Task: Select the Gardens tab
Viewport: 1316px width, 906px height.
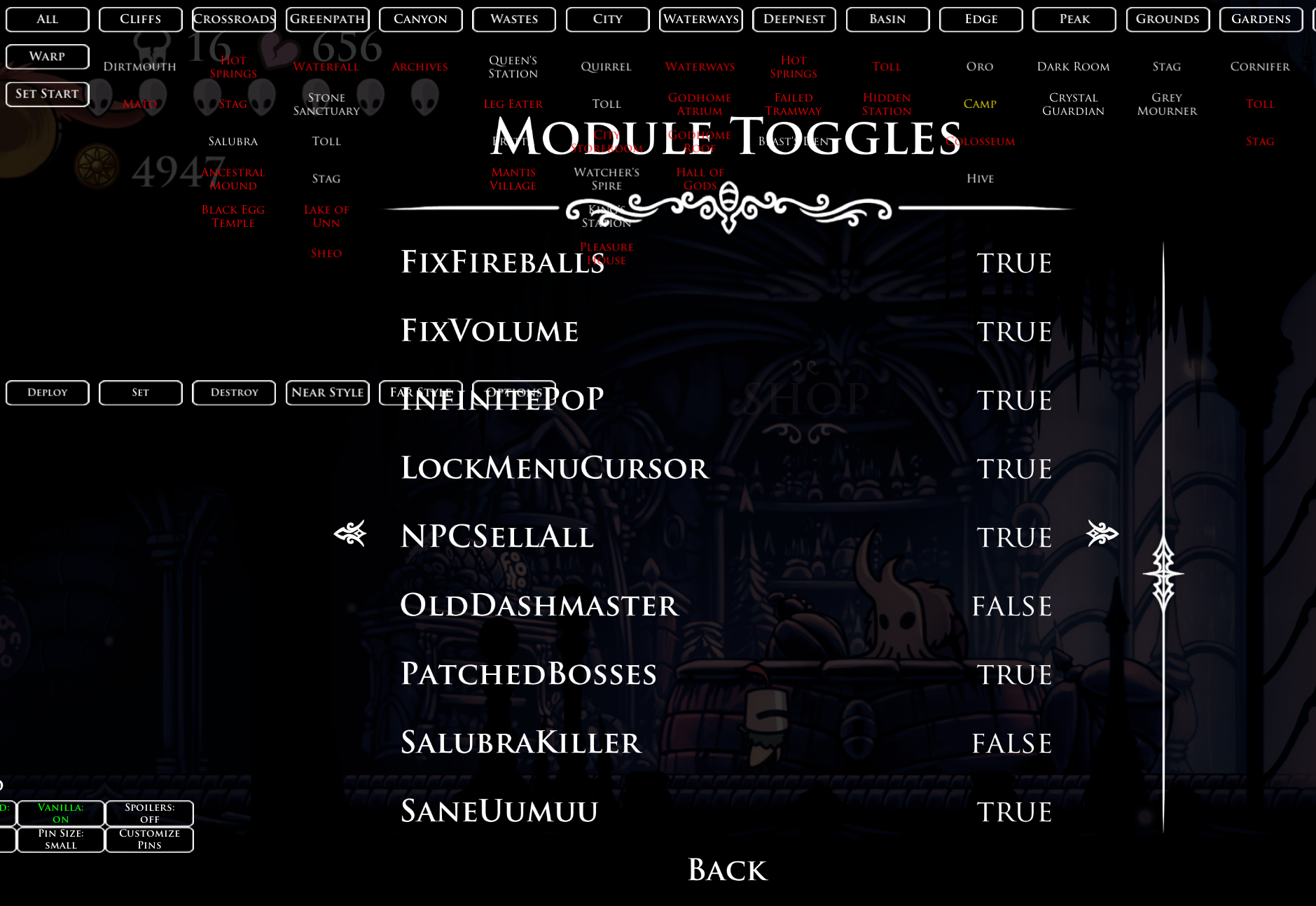Action: tap(1260, 19)
